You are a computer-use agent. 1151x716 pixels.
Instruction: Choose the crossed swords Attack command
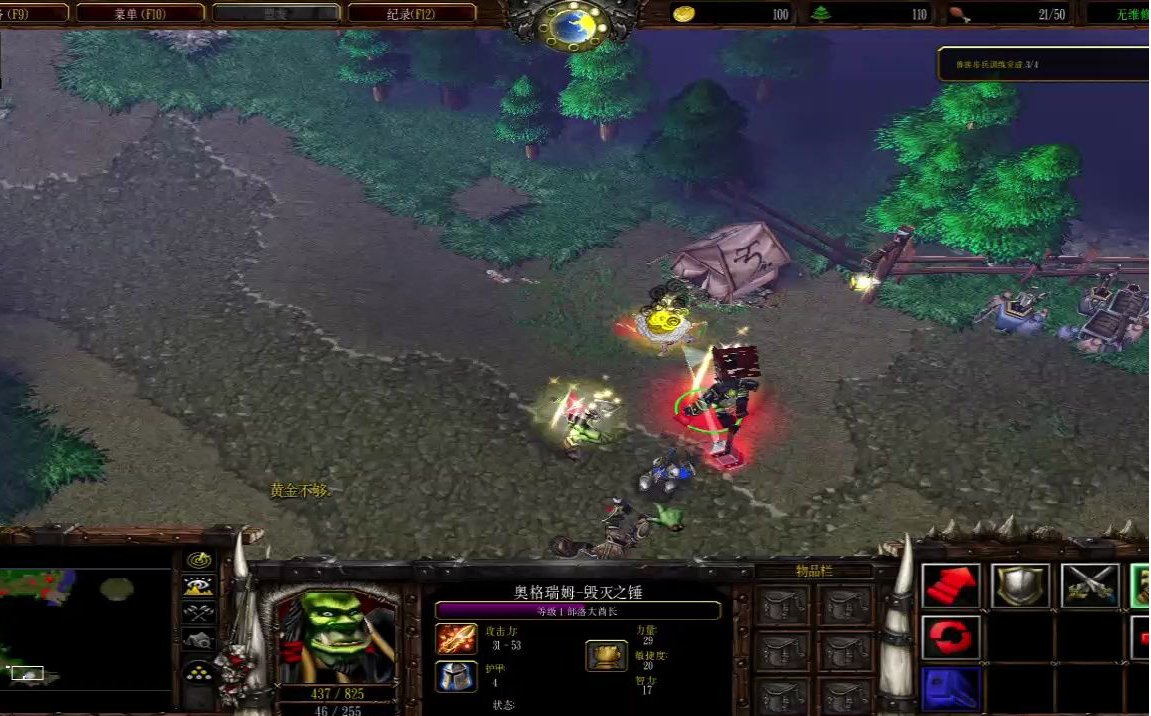(x=1090, y=585)
